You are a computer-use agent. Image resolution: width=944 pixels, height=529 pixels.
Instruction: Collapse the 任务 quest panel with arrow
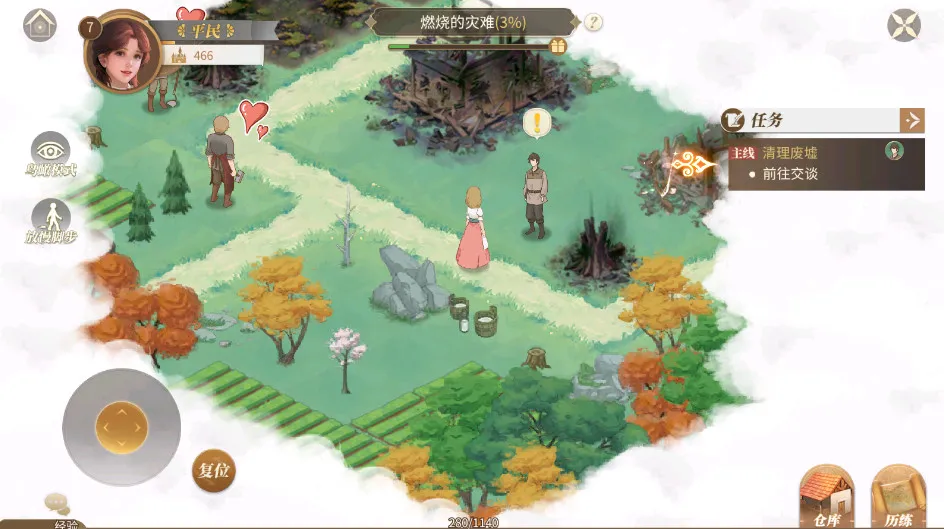(911, 120)
